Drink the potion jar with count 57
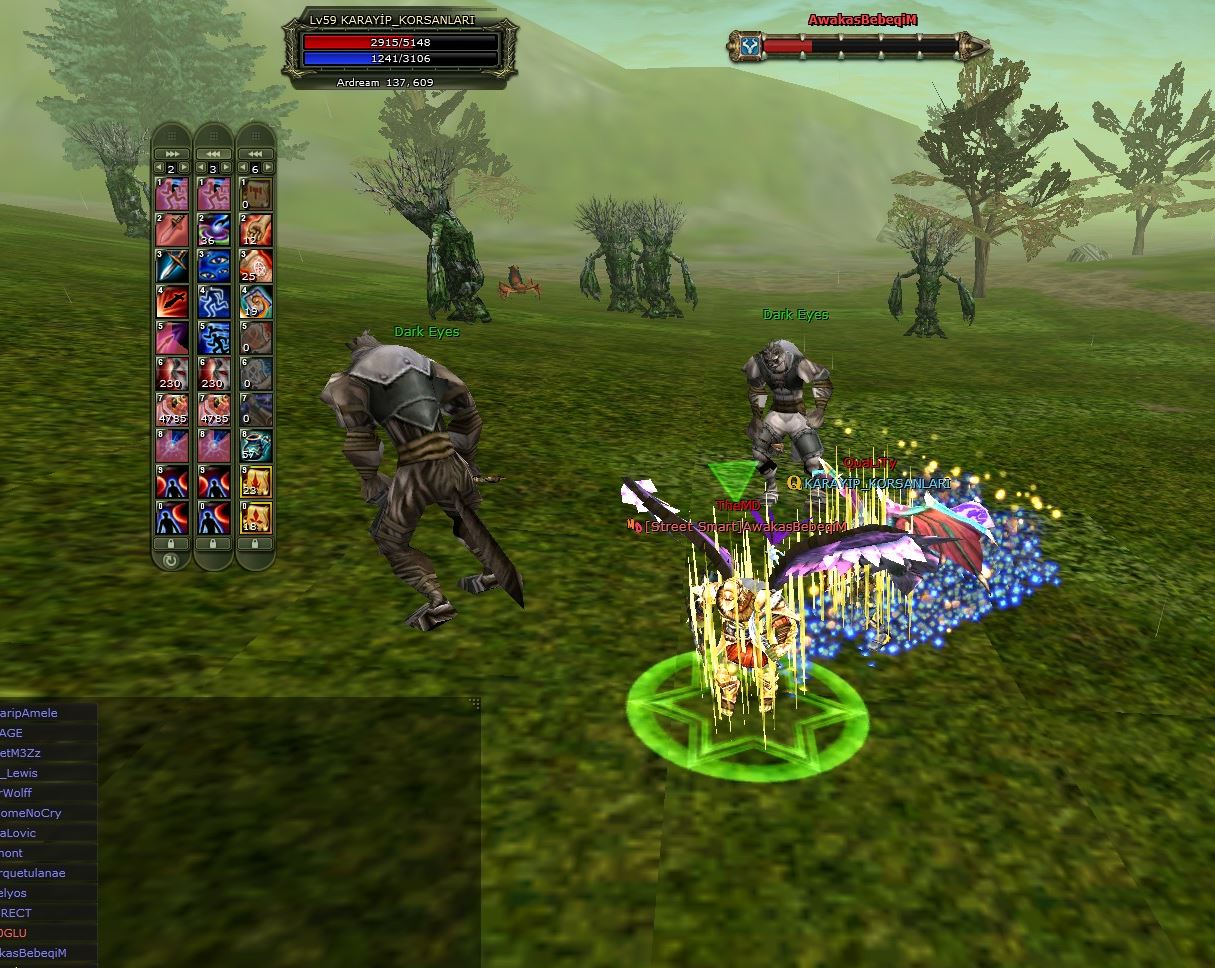This screenshot has height=968, width=1215. point(255,445)
